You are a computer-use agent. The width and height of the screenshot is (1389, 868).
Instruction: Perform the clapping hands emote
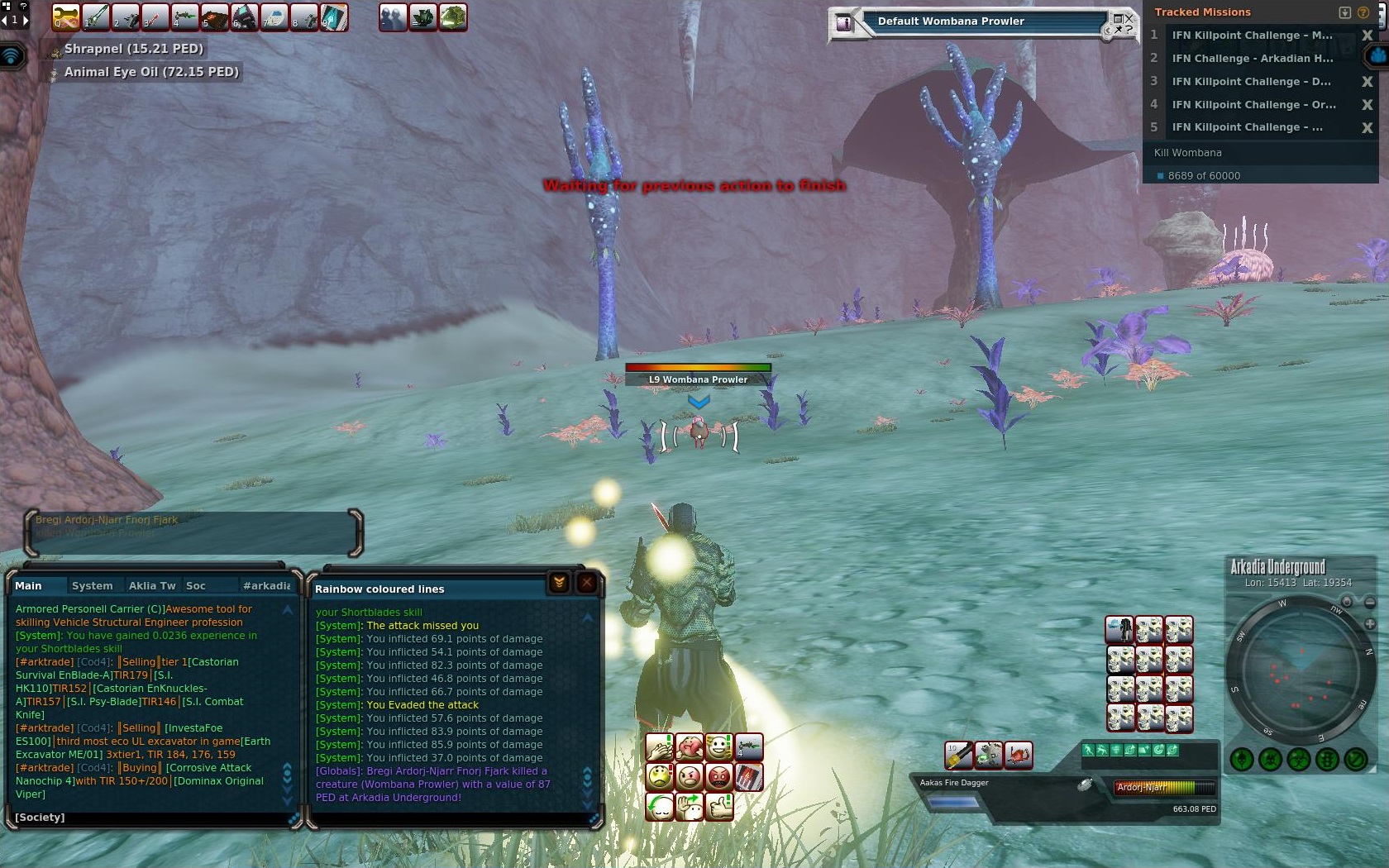click(659, 747)
